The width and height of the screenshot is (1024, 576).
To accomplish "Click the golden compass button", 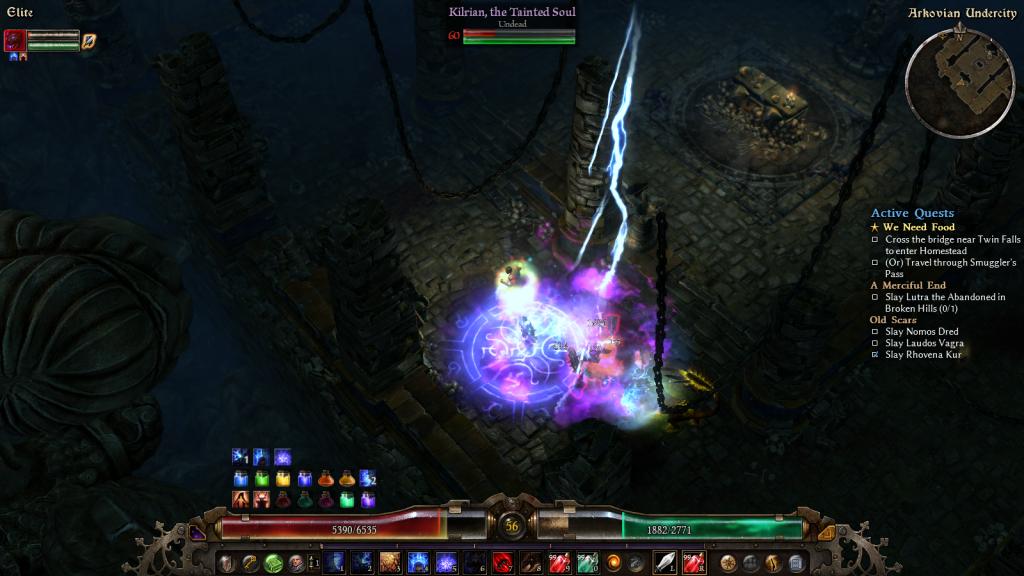I will [x=728, y=562].
